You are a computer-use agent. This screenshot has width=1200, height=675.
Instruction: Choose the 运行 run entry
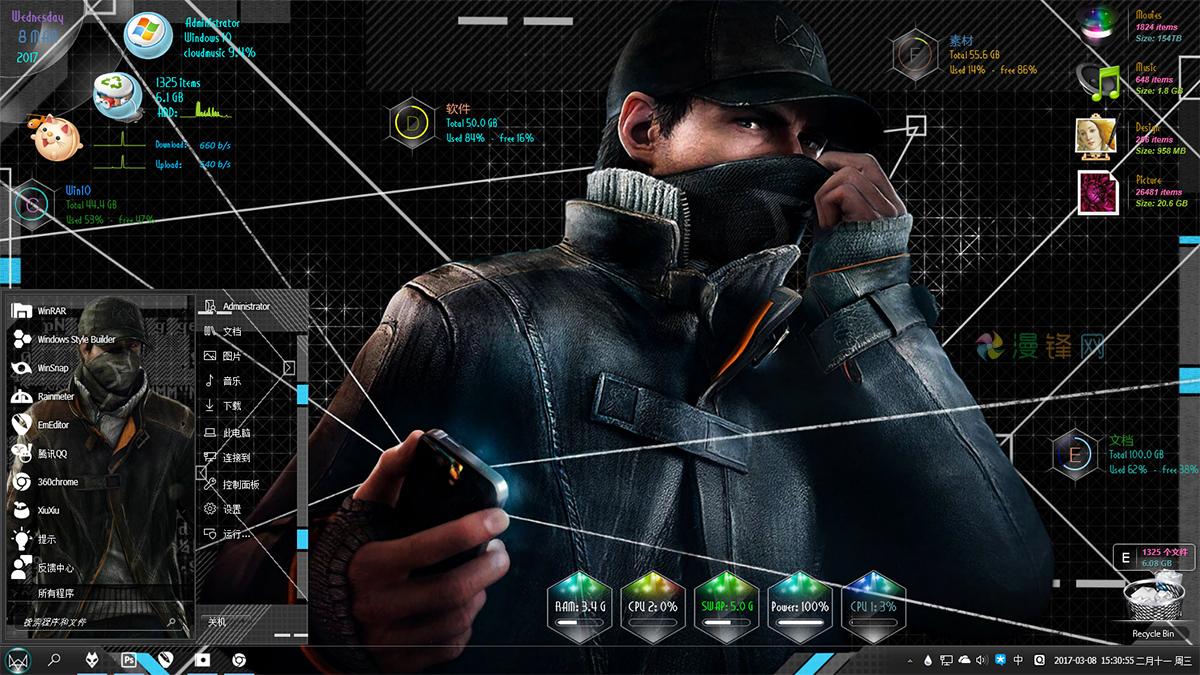coord(236,534)
